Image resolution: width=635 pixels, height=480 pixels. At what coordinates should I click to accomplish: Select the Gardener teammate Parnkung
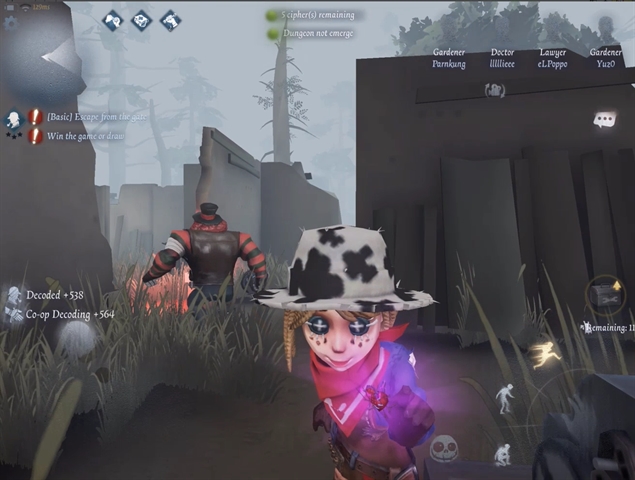(x=449, y=58)
